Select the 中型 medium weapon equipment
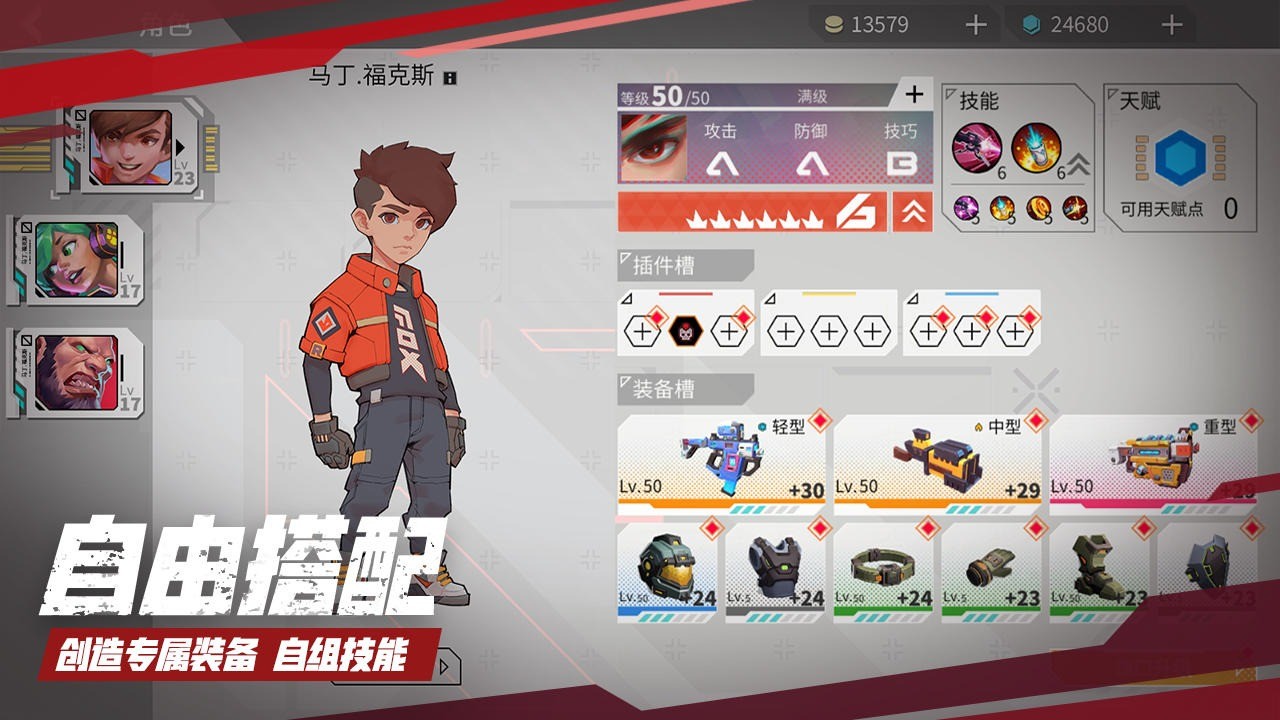 pos(935,458)
